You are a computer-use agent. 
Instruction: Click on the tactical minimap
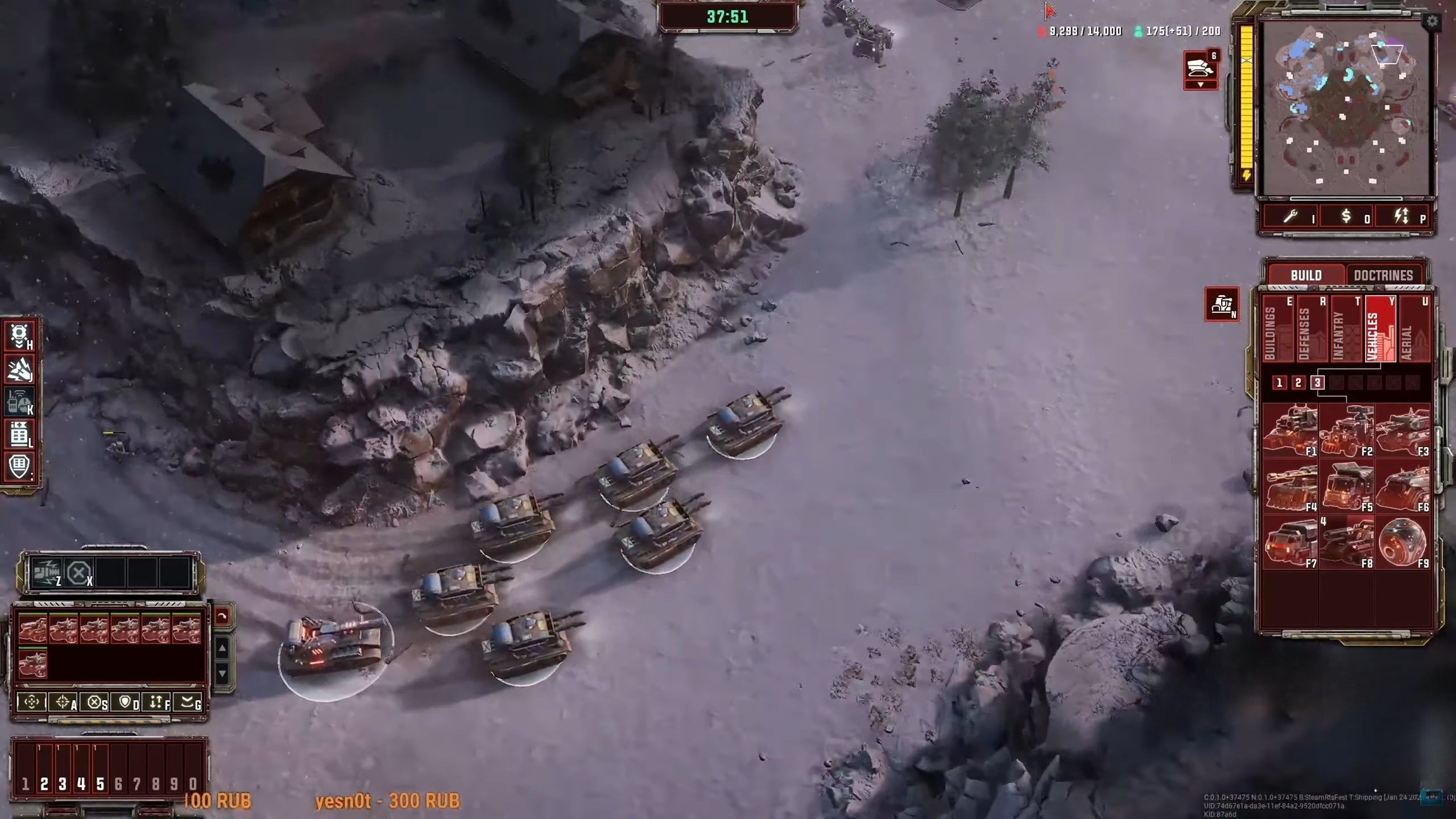pyautogui.click(x=1345, y=108)
